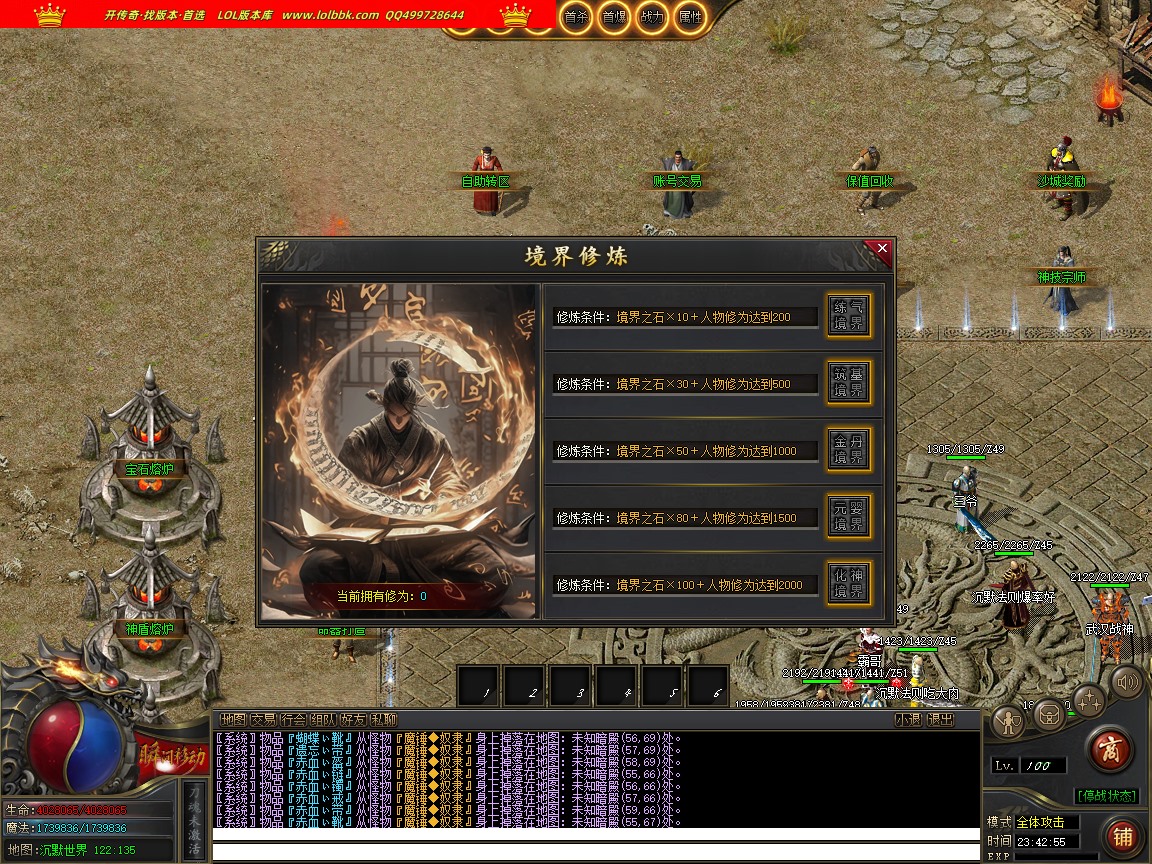Switch to the 交易 chat tab
This screenshot has width=1152, height=864.
263,719
